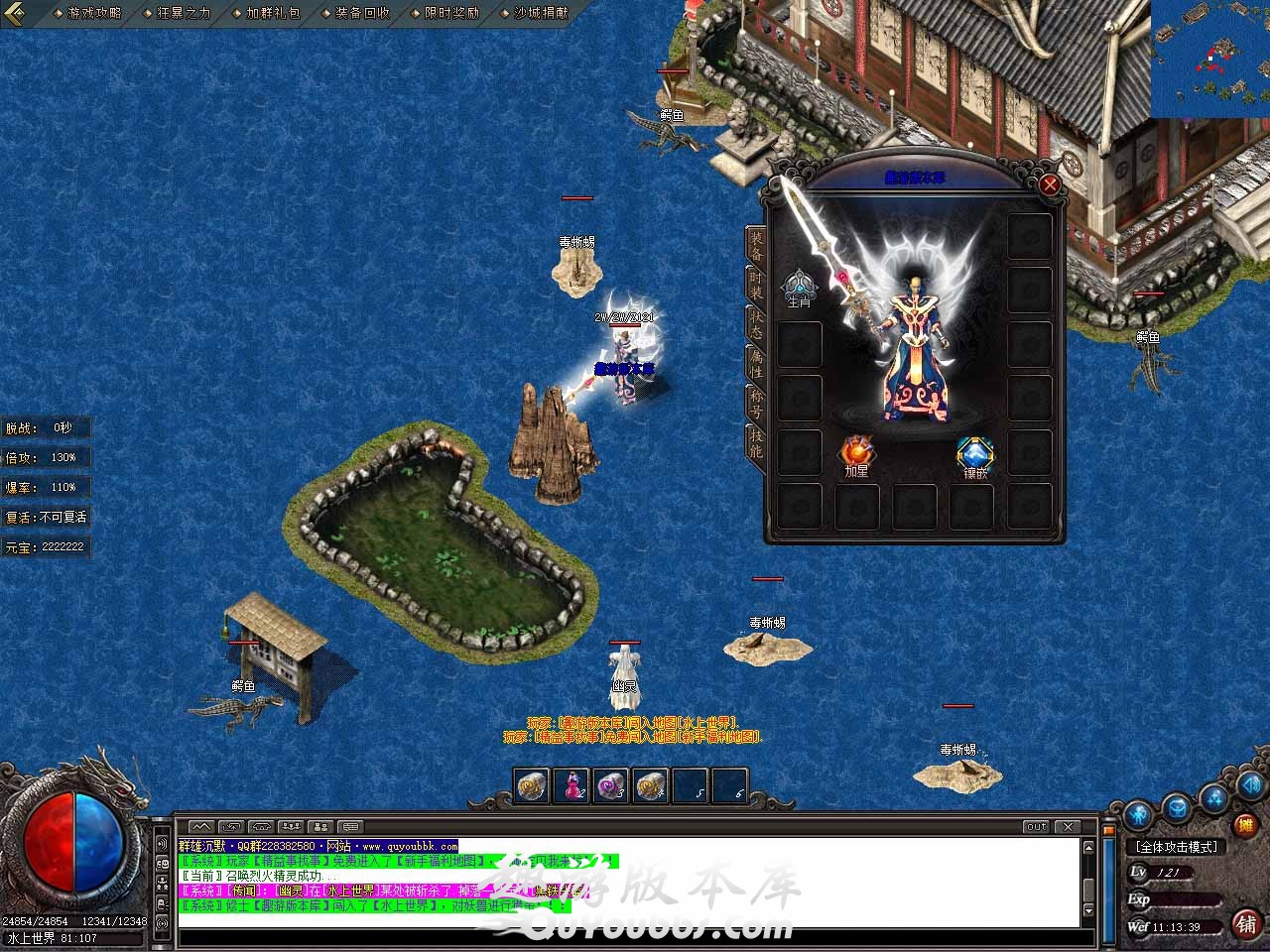Toggle the 全体攻击模式 attack mode label
Viewport: 1270px width, 952px height.
point(1177,847)
